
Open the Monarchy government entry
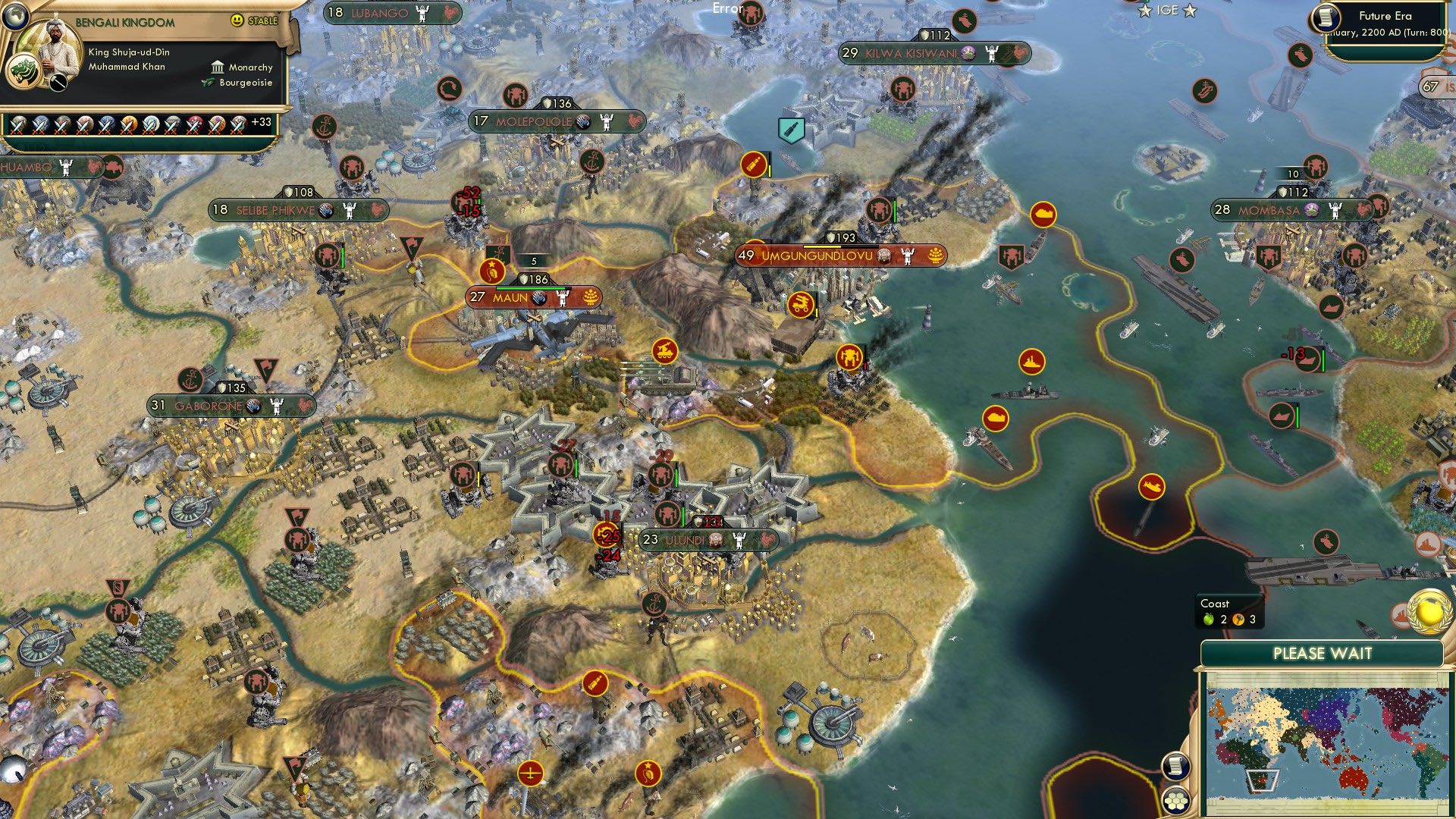pyautogui.click(x=243, y=67)
